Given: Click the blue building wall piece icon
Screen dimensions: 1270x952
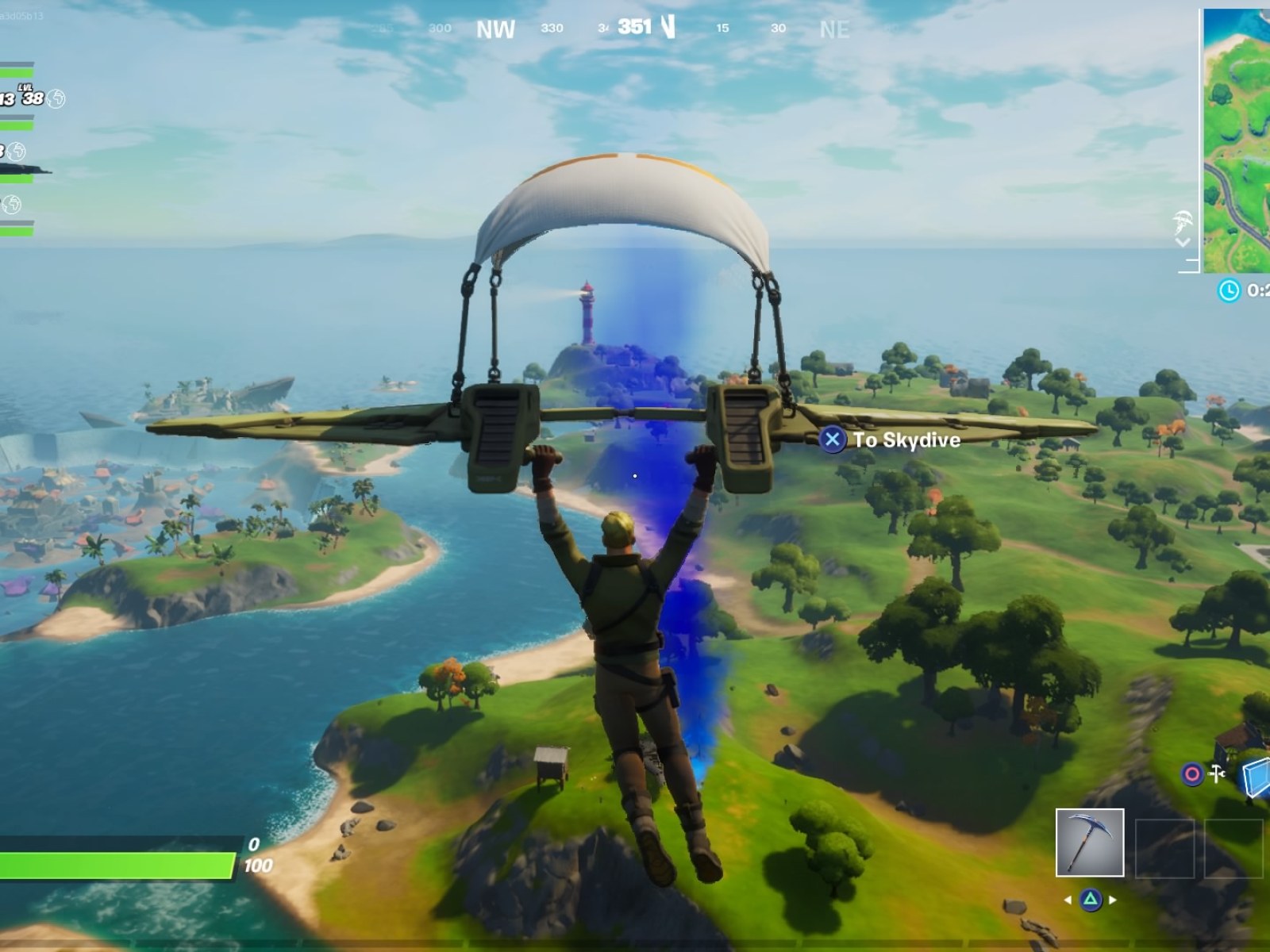Looking at the screenshot, I should [1258, 777].
